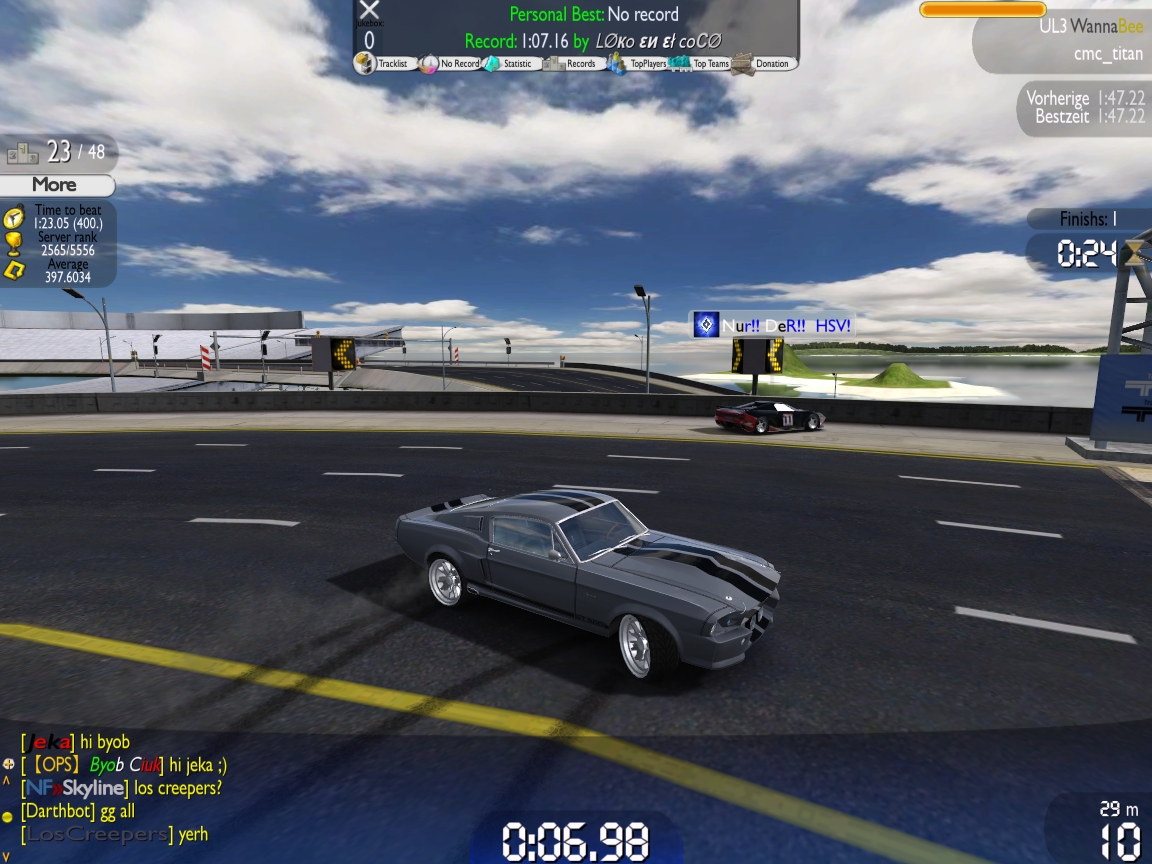Click the Average yellow tag icon

[x=14, y=270]
